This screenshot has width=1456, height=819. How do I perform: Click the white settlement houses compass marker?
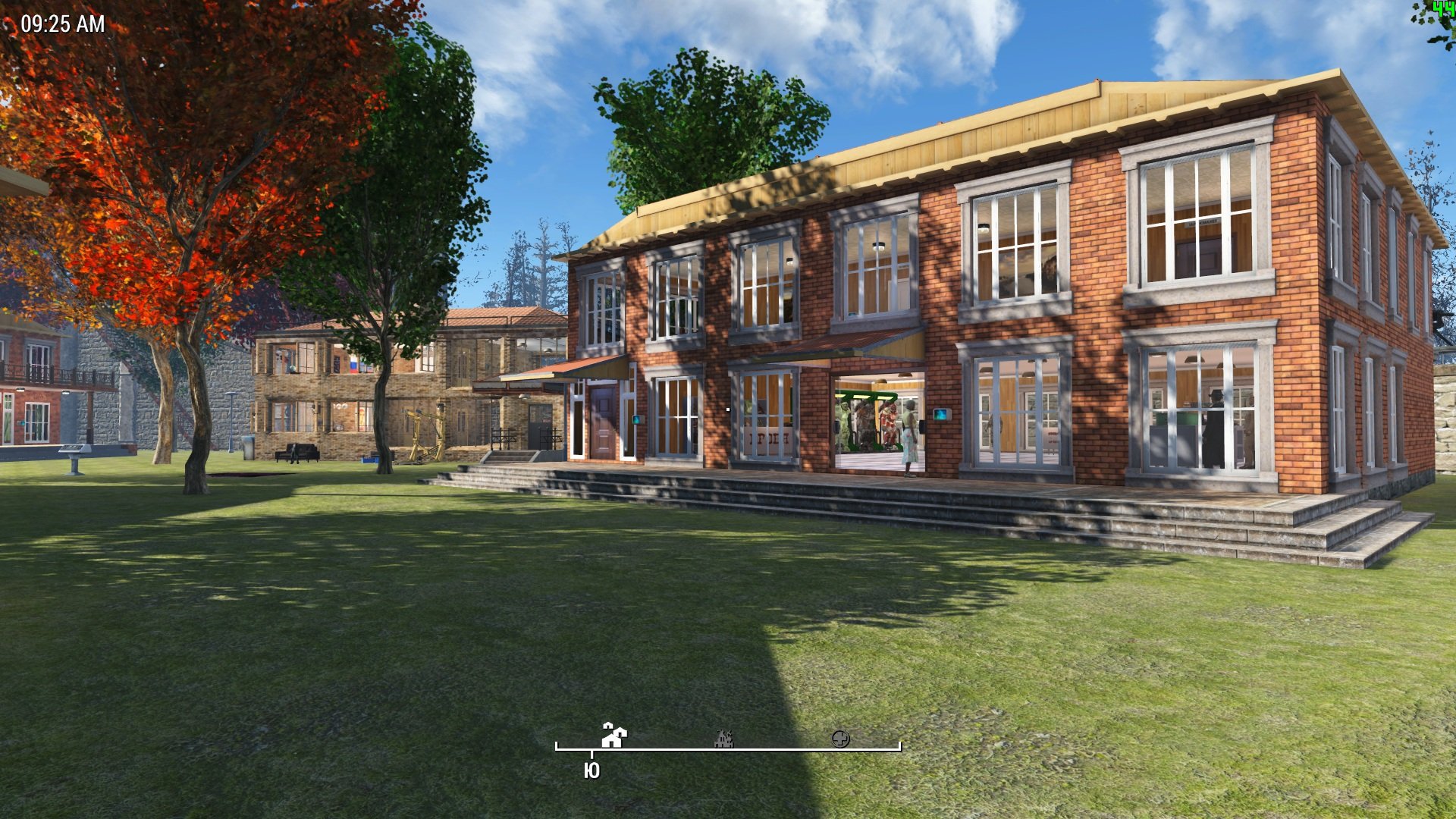[613, 735]
